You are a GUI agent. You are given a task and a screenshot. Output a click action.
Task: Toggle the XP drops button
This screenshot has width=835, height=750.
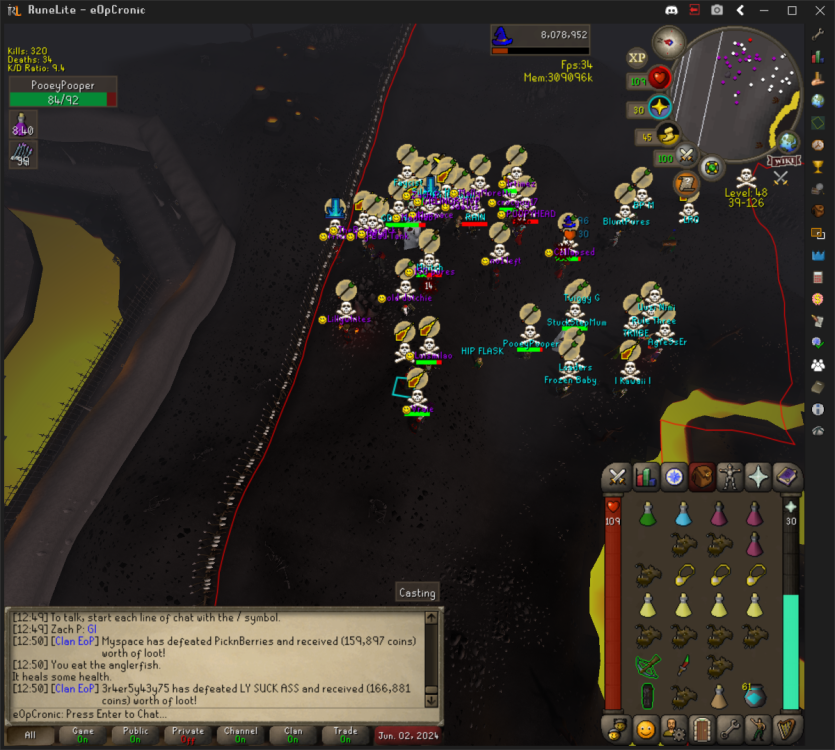pos(637,58)
